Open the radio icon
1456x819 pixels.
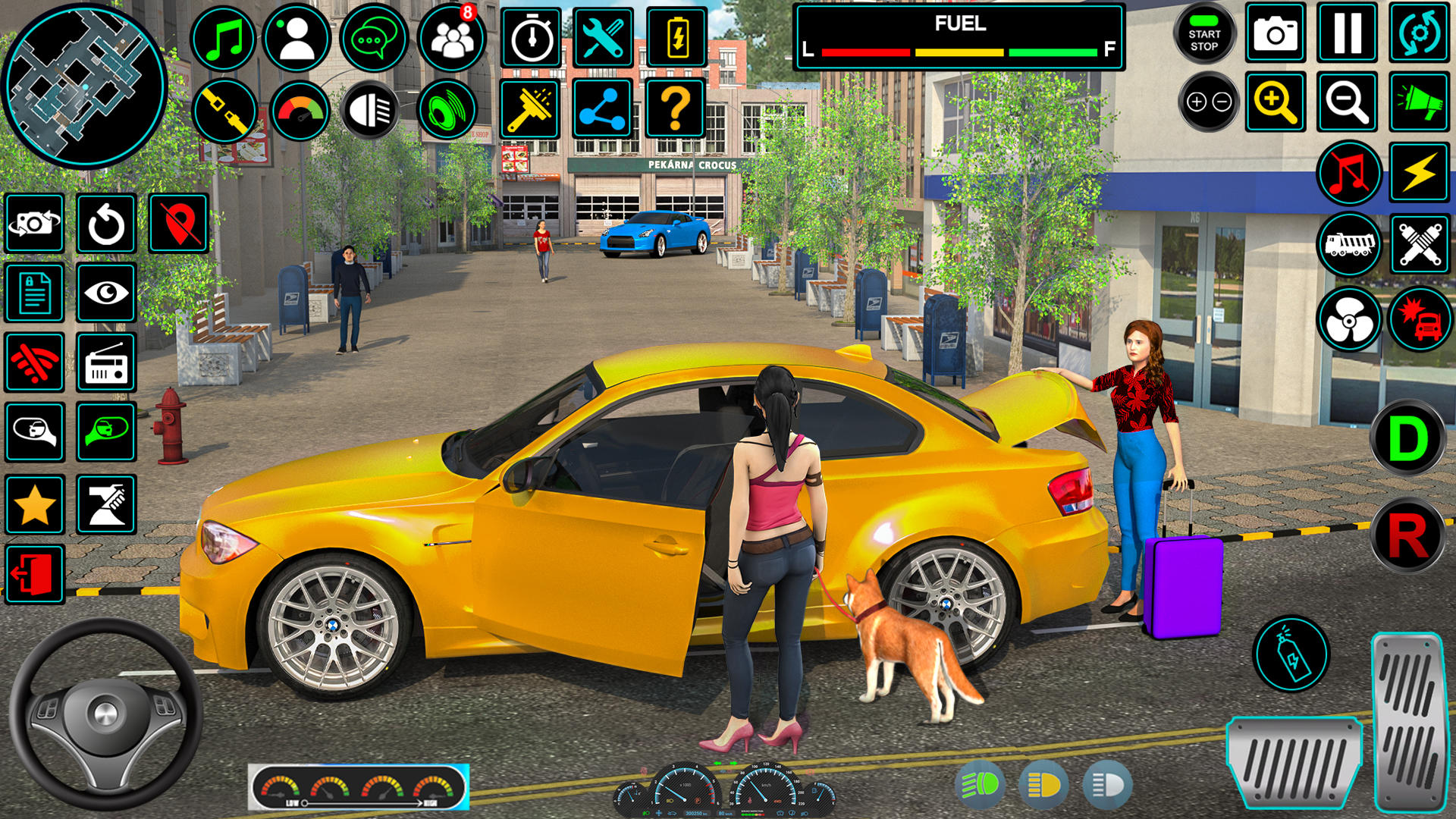click(106, 362)
